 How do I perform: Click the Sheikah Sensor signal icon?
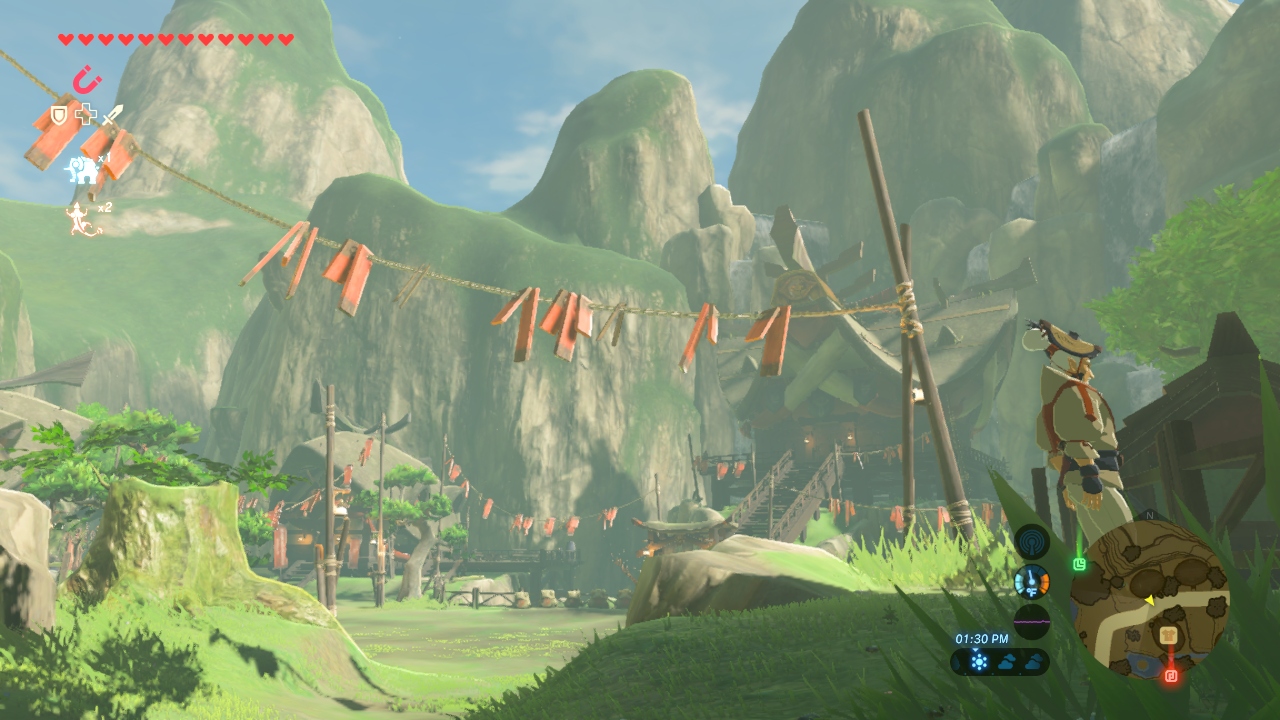pos(1031,542)
